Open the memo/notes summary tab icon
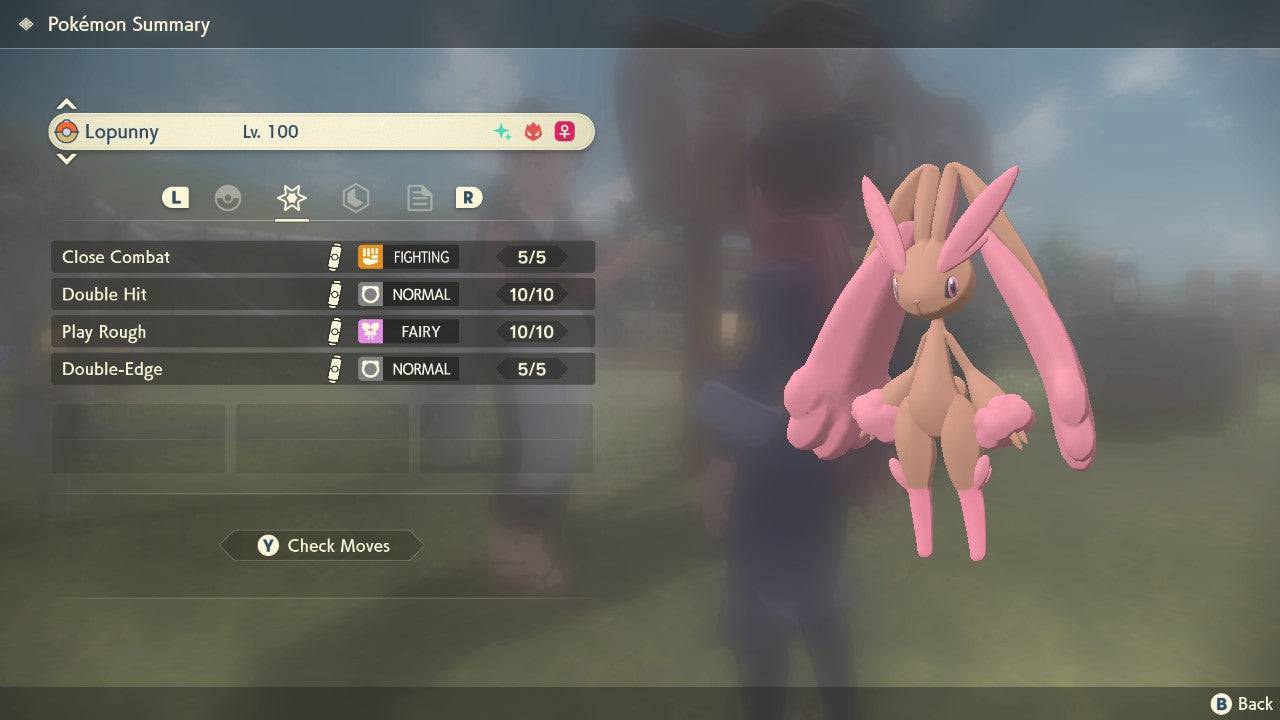 [419, 198]
